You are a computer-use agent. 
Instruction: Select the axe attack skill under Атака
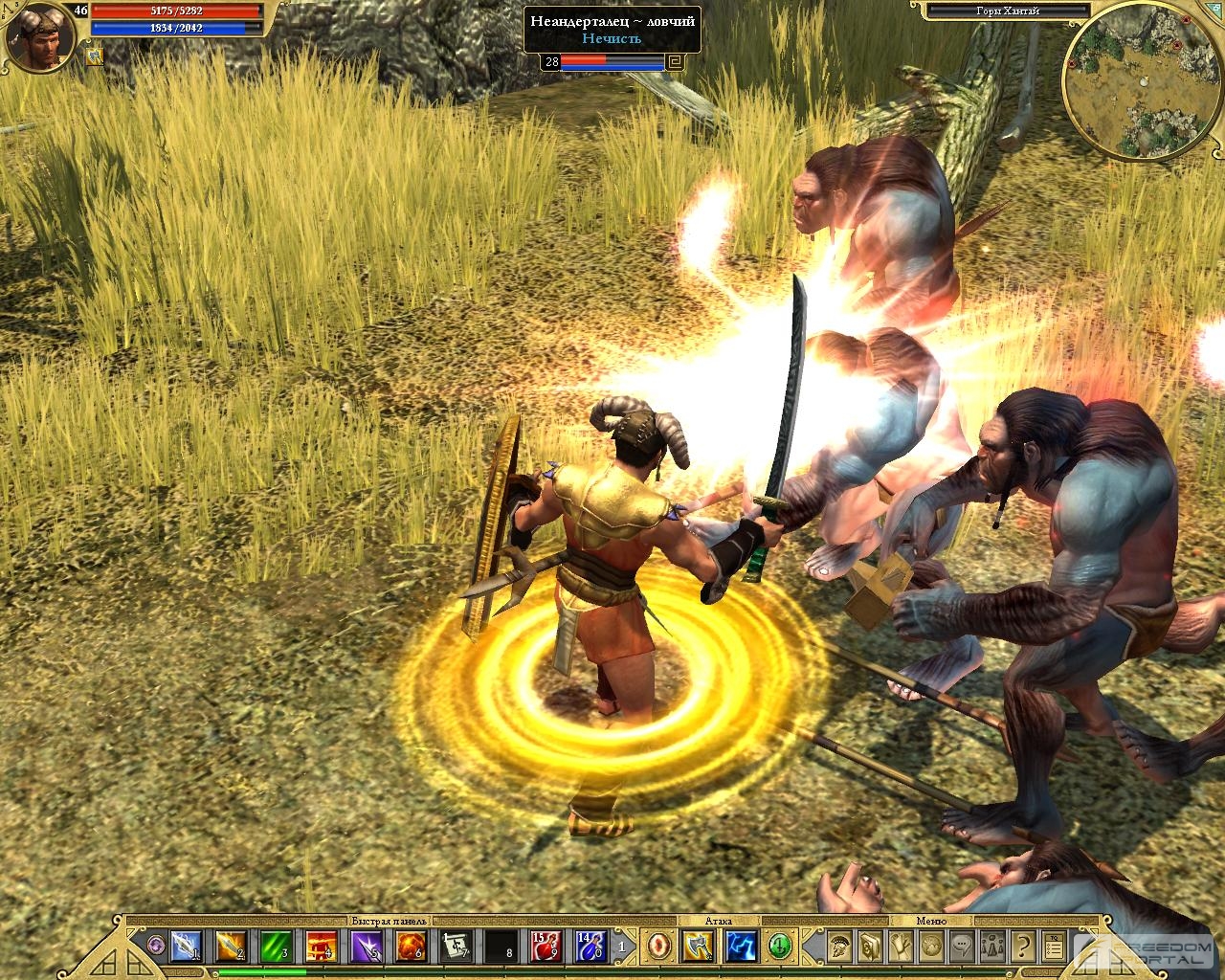[x=696, y=947]
